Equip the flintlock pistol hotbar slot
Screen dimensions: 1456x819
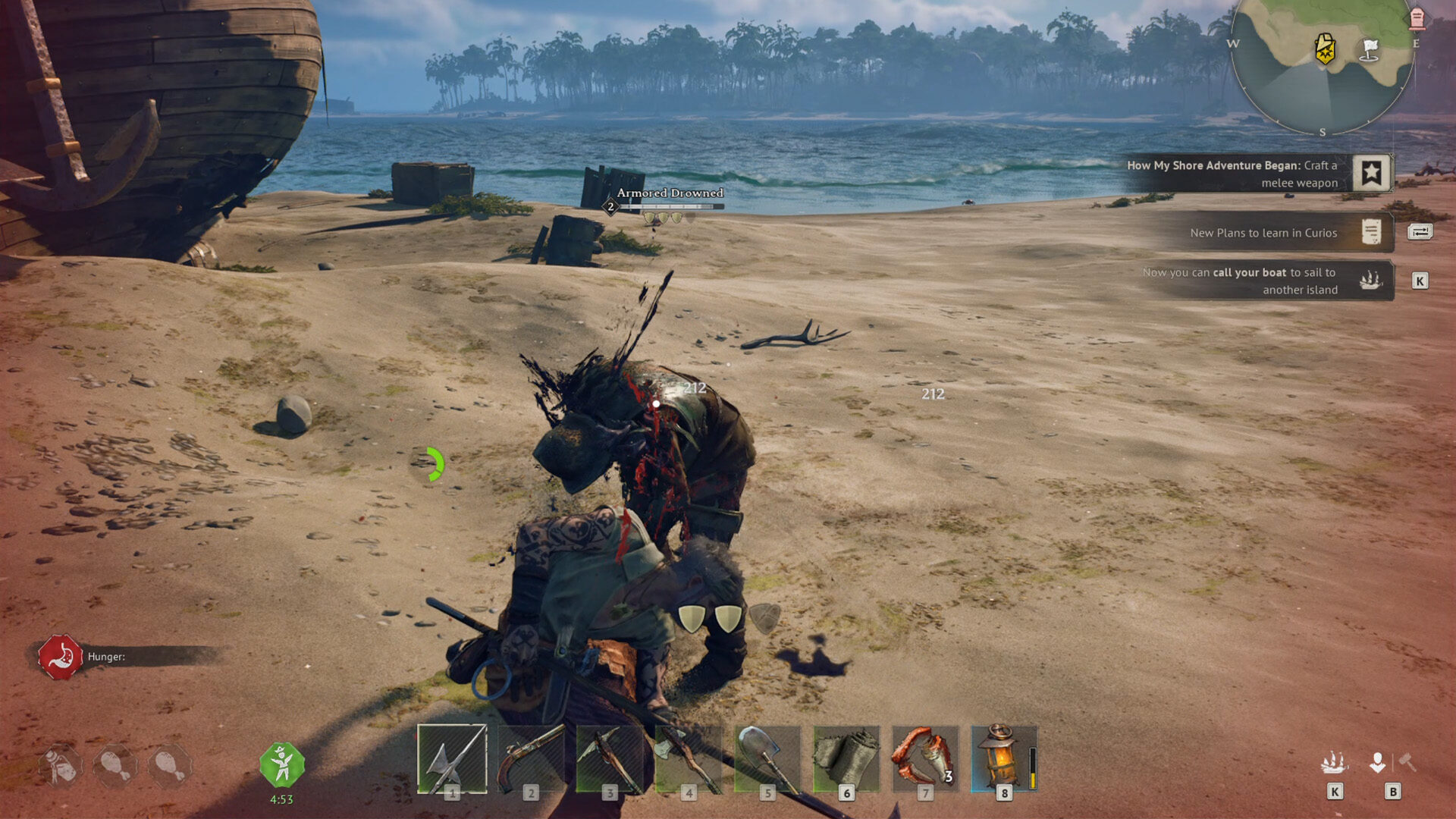(531, 758)
